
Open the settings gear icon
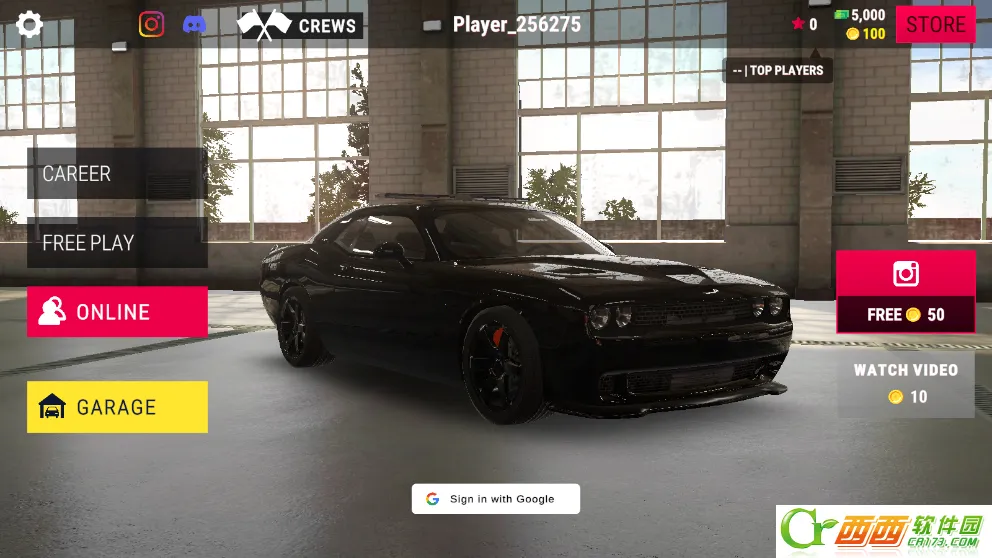point(29,24)
